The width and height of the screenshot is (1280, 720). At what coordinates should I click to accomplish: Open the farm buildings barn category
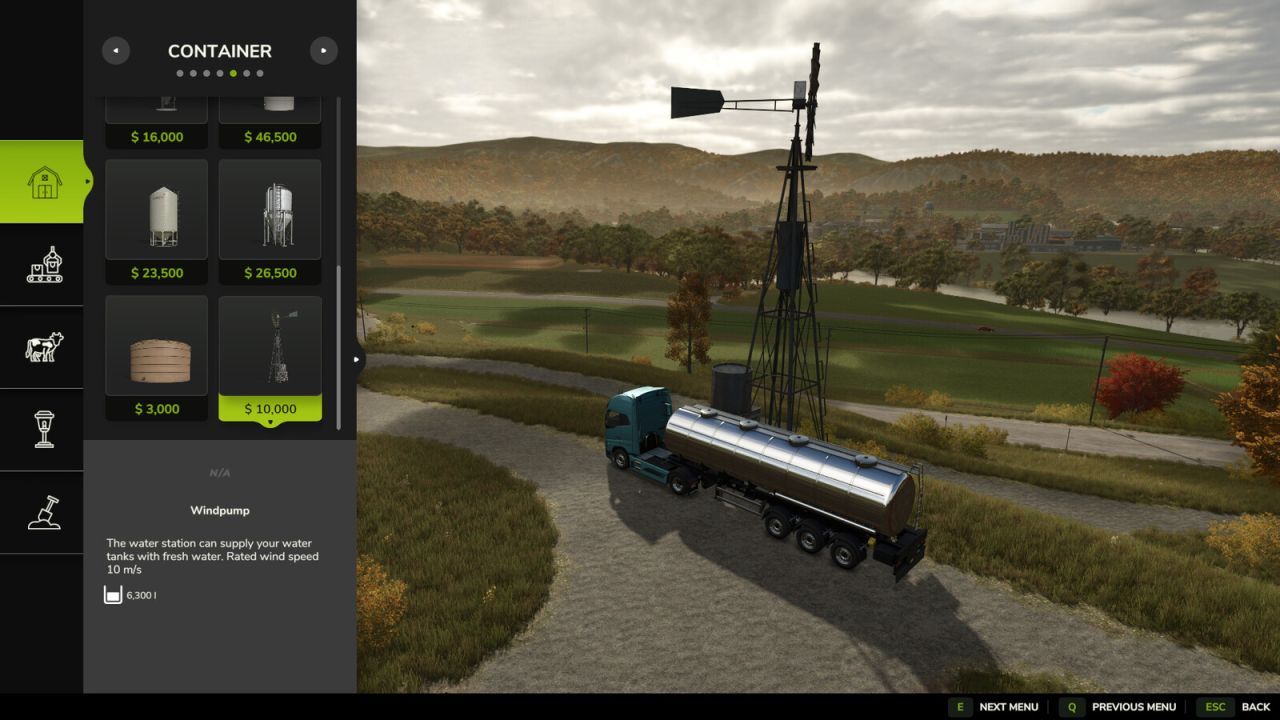(43, 182)
